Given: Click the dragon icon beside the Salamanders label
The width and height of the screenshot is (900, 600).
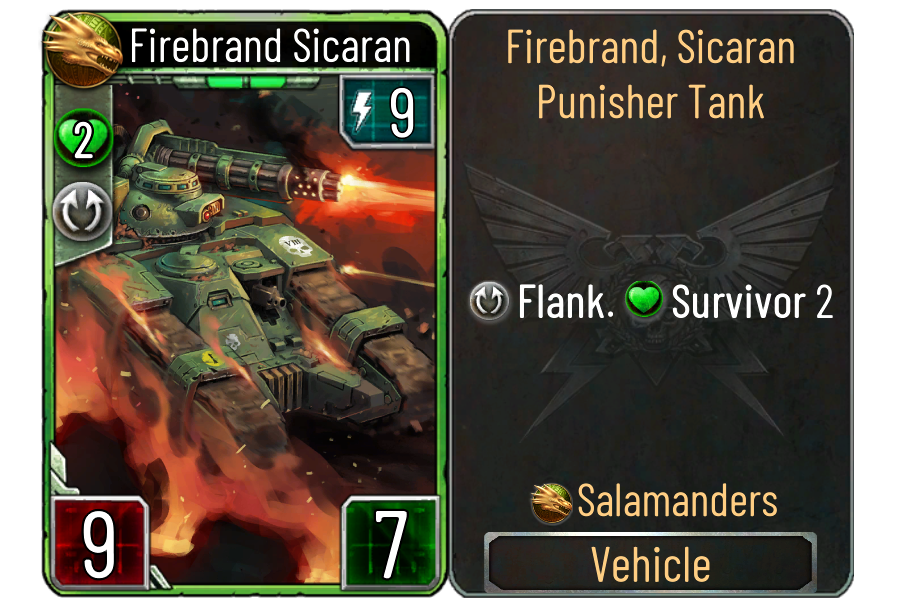Looking at the screenshot, I should 553,502.
